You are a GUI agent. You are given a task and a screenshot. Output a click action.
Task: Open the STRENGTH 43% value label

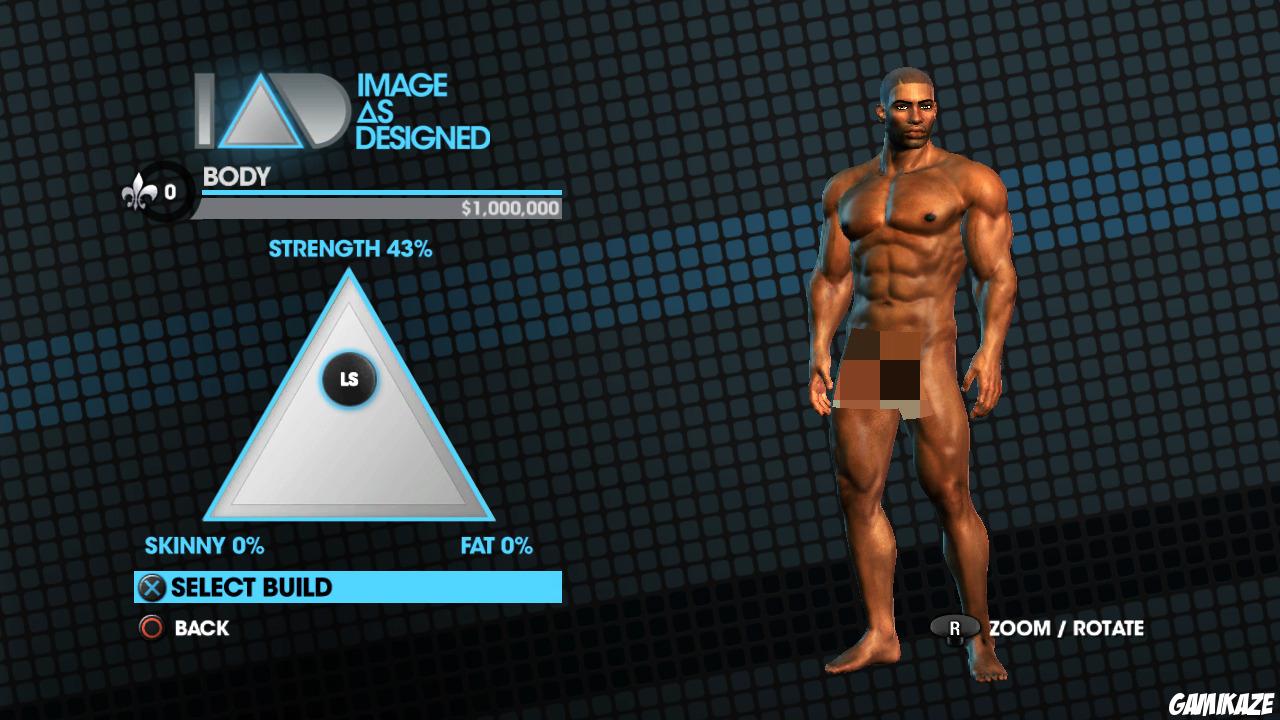pos(349,249)
